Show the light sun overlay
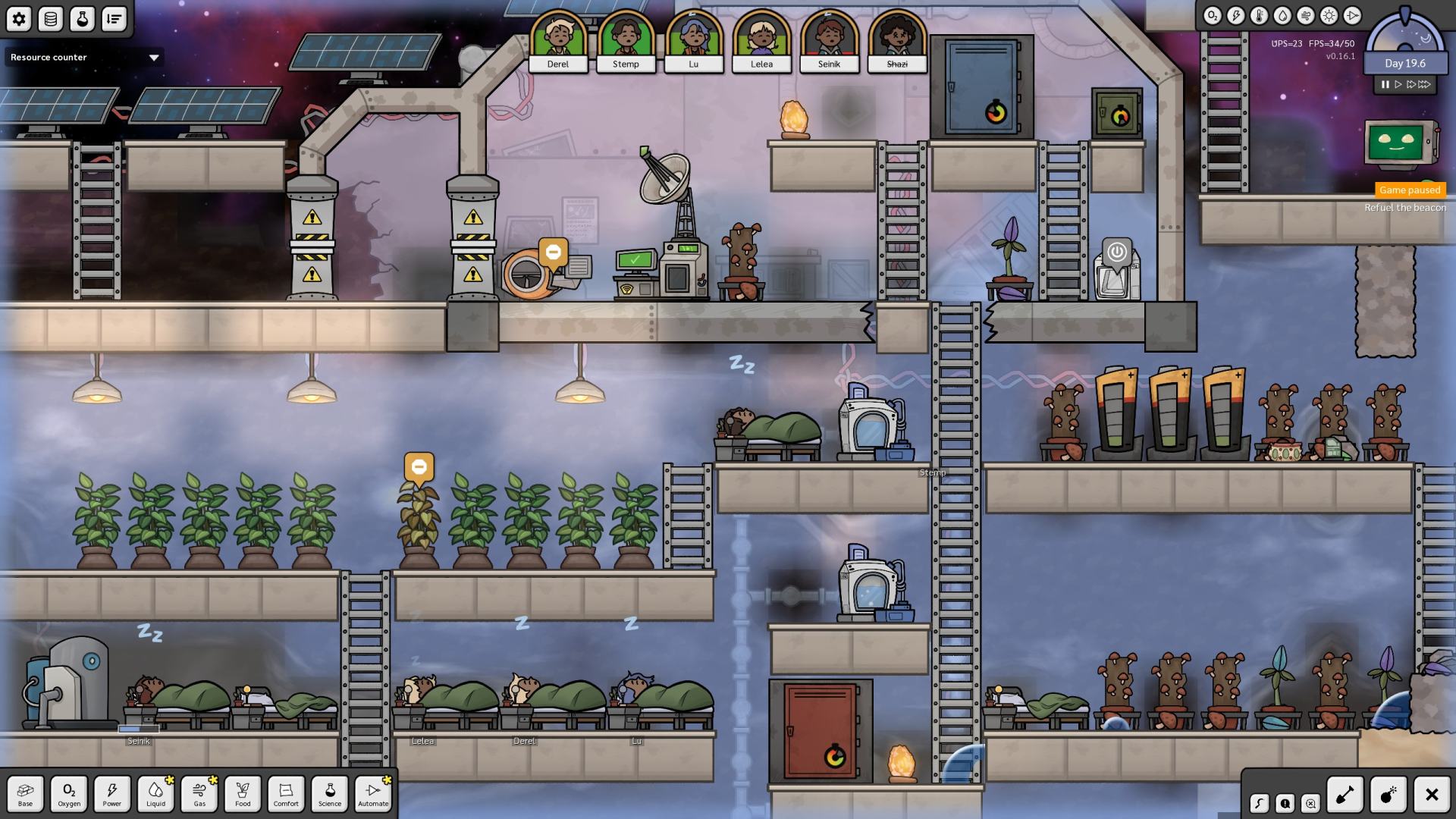This screenshot has height=819, width=1456. [1329, 16]
